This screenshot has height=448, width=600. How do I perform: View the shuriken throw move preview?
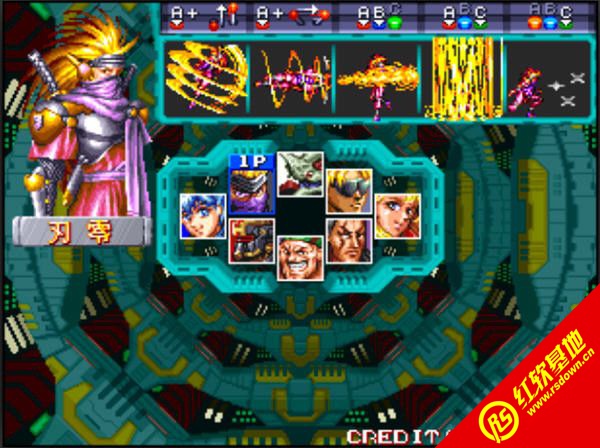pyautogui.click(x=548, y=80)
